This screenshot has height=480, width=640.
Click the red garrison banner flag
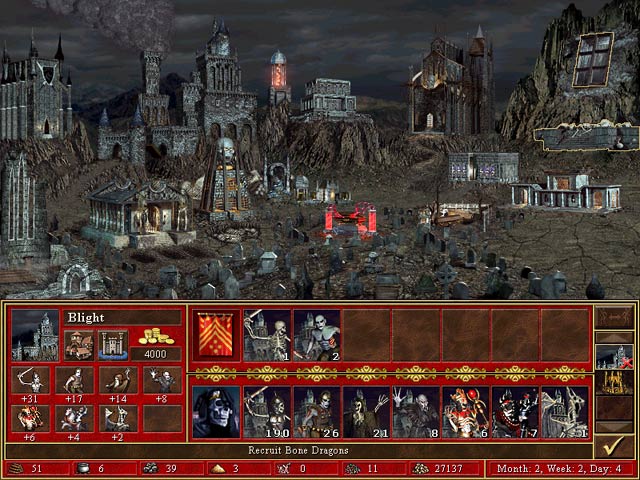(215, 334)
